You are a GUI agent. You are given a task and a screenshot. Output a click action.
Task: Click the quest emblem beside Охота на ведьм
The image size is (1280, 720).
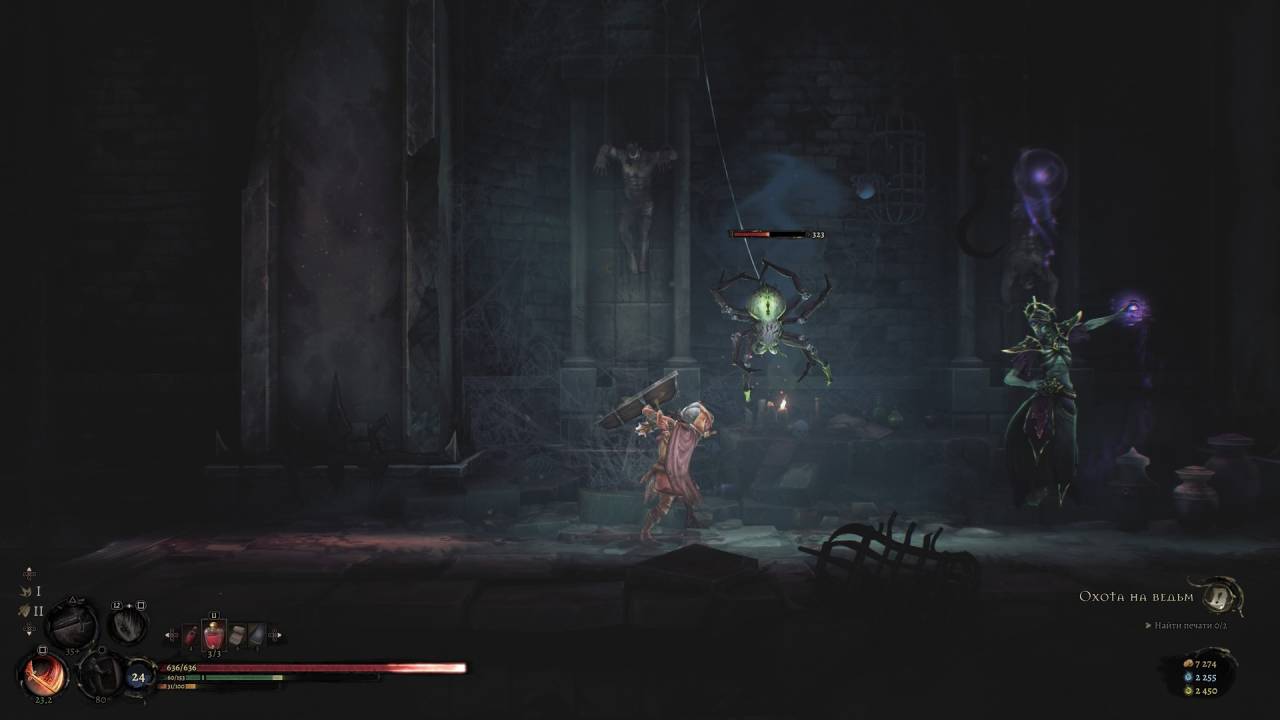pyautogui.click(x=1218, y=597)
